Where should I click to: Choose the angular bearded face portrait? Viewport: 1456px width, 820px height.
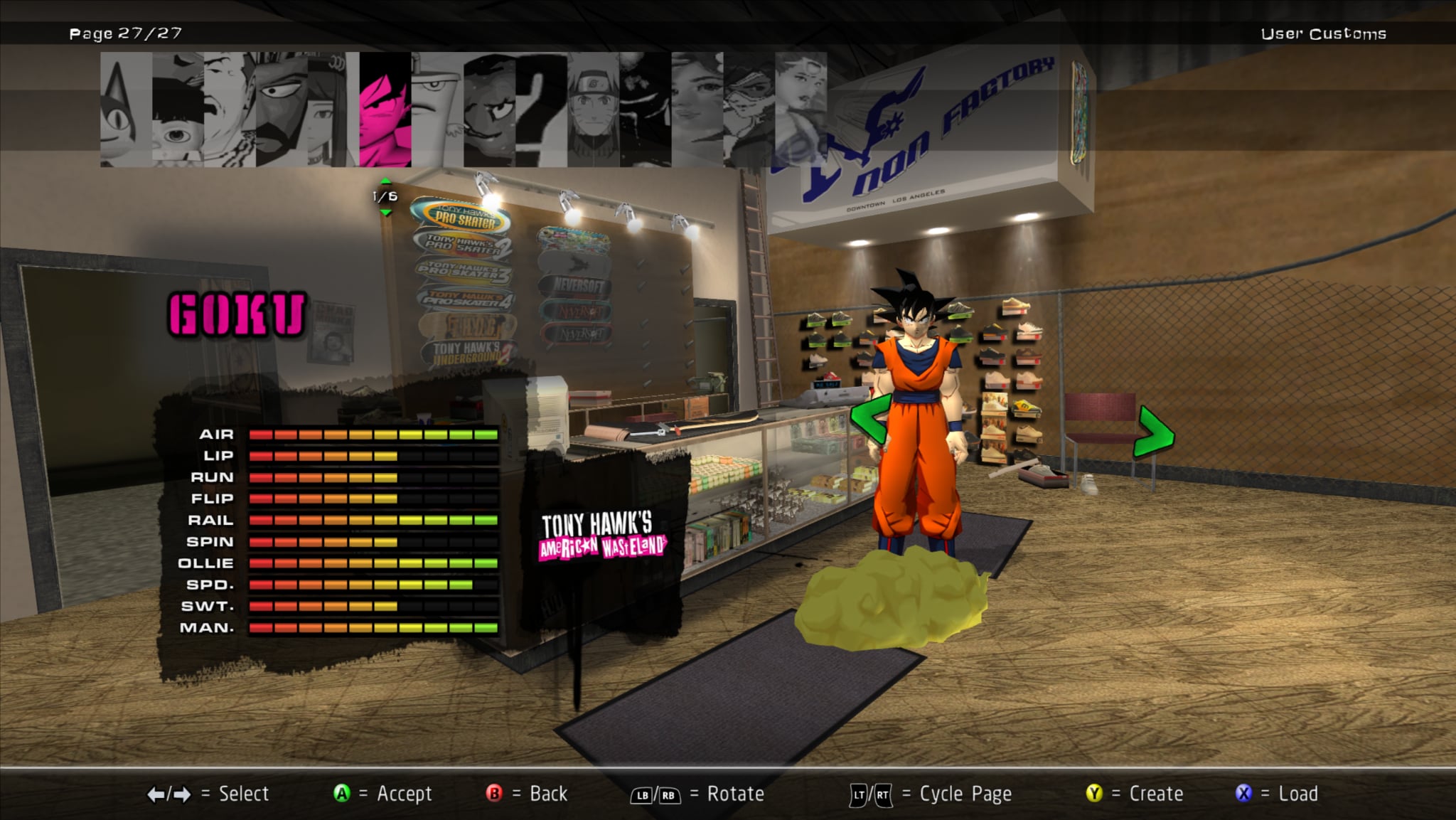pos(282,110)
